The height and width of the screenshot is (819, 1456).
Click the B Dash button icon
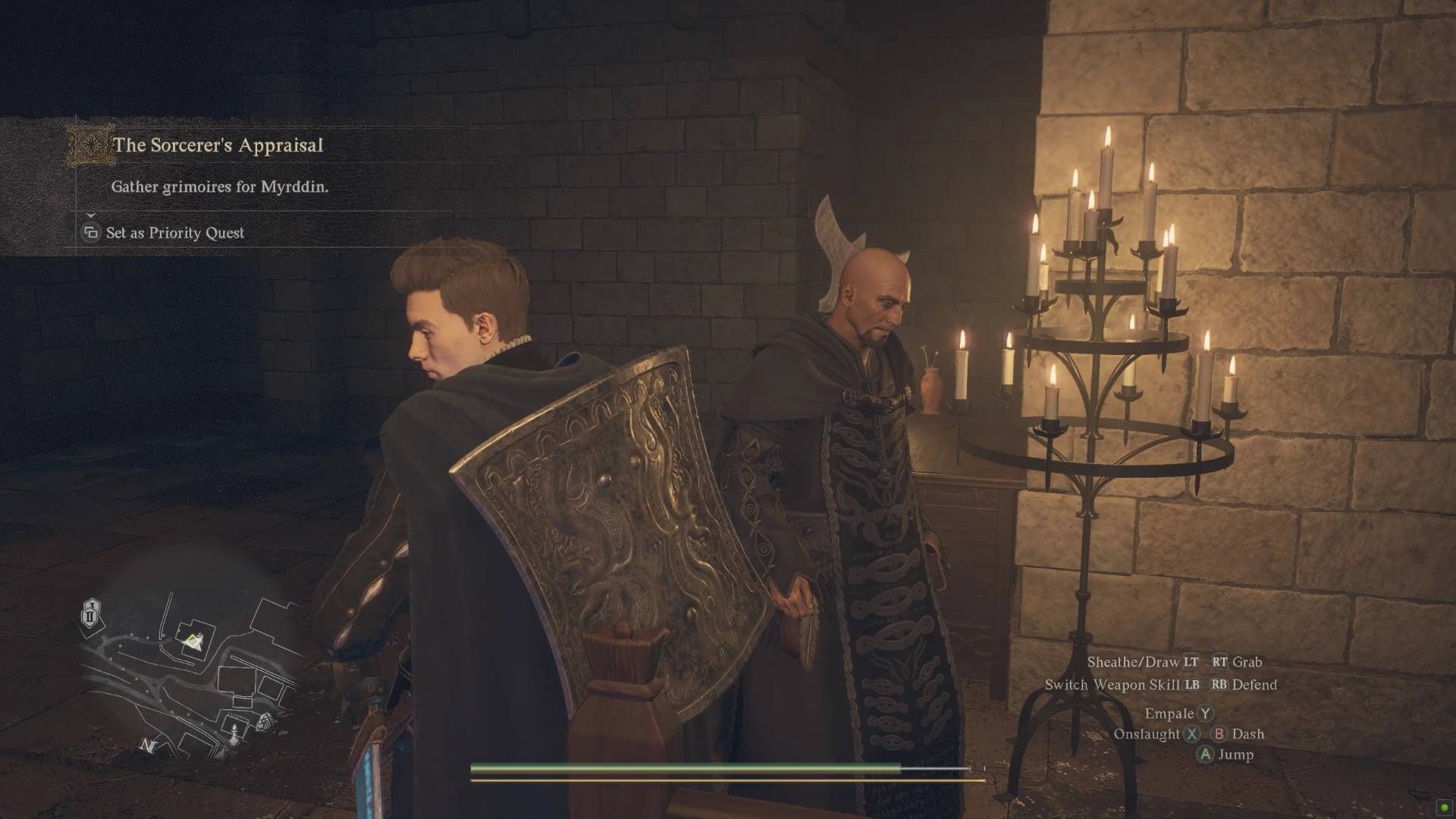pyautogui.click(x=1219, y=733)
